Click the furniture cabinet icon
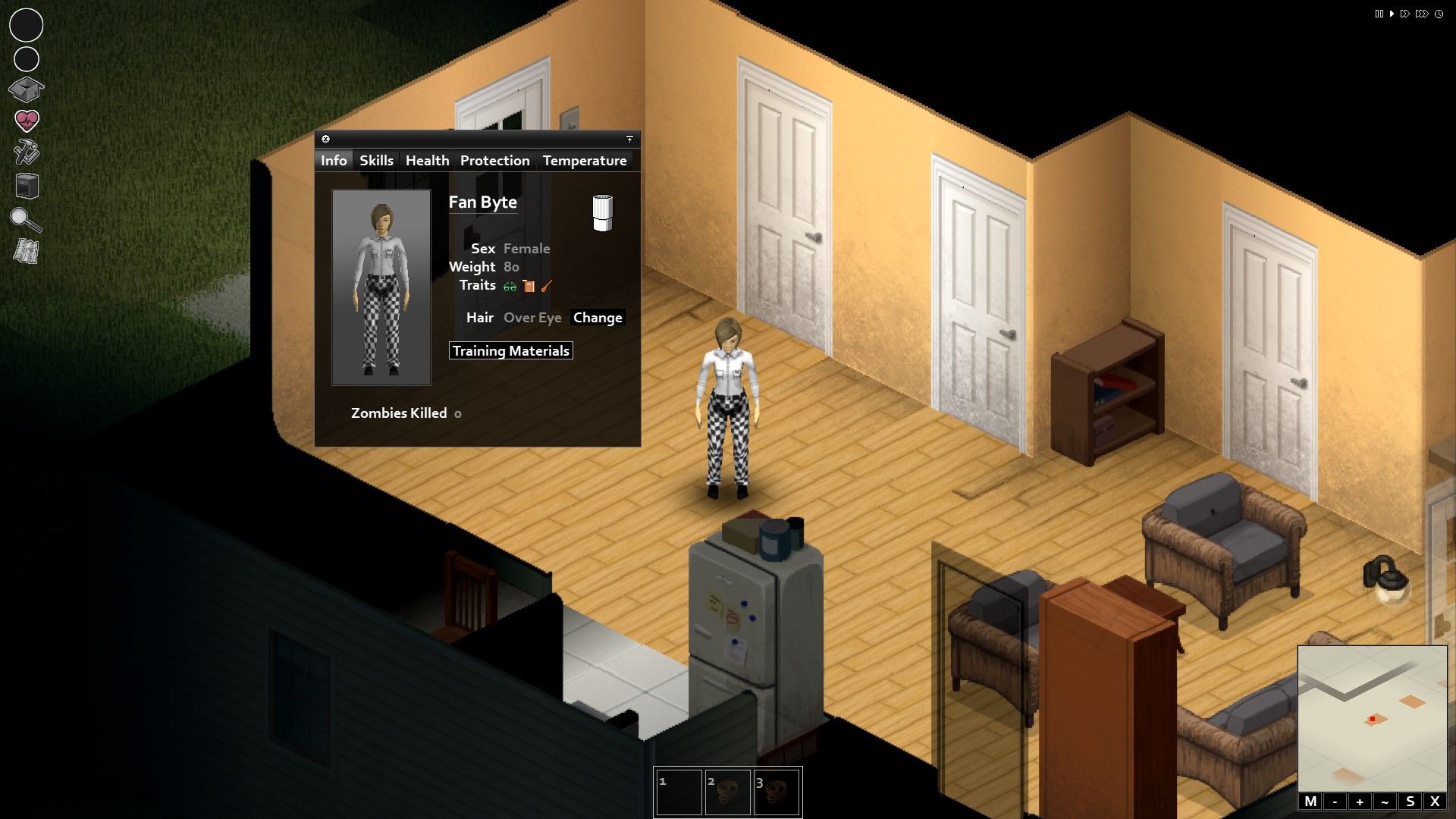Viewport: 1456px width, 819px height. (x=27, y=186)
